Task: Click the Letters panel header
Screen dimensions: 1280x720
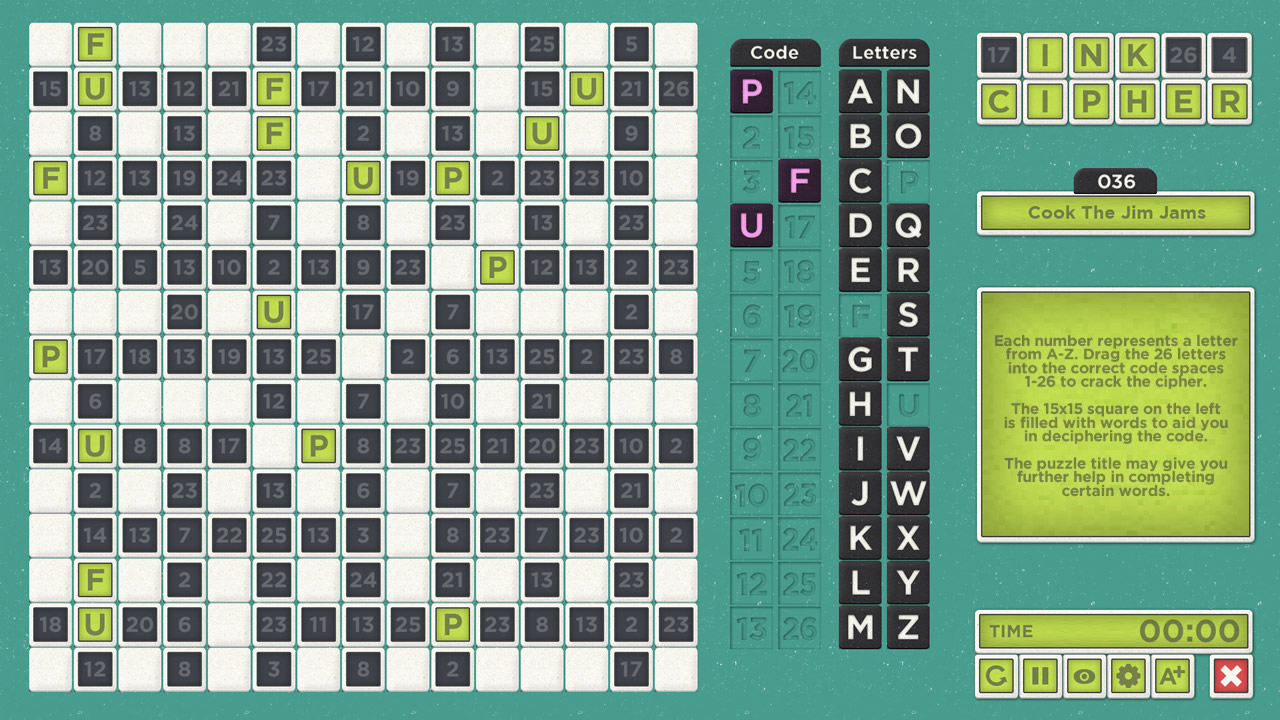Action: pyautogui.click(x=884, y=52)
